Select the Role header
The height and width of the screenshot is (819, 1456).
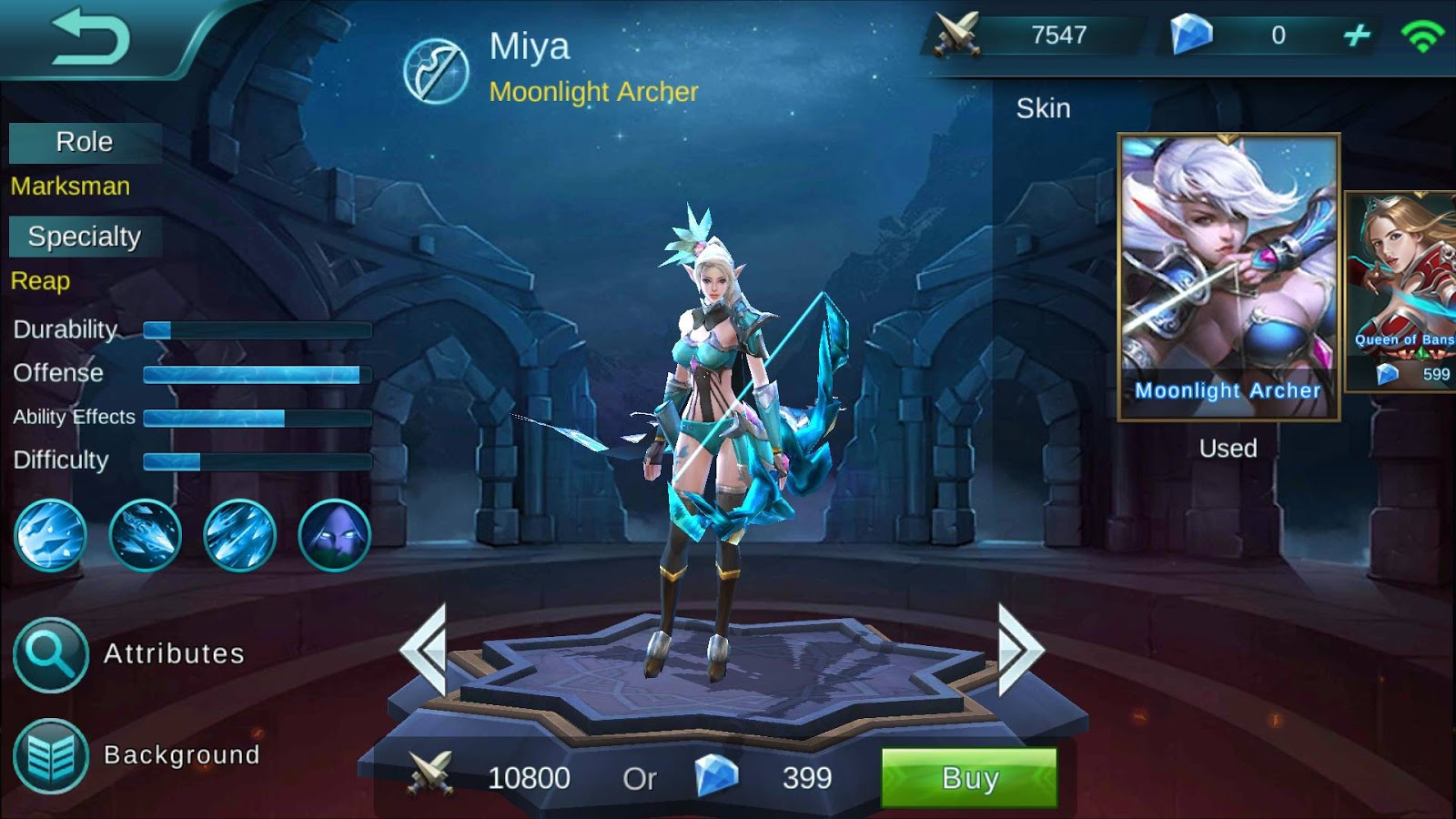84,142
